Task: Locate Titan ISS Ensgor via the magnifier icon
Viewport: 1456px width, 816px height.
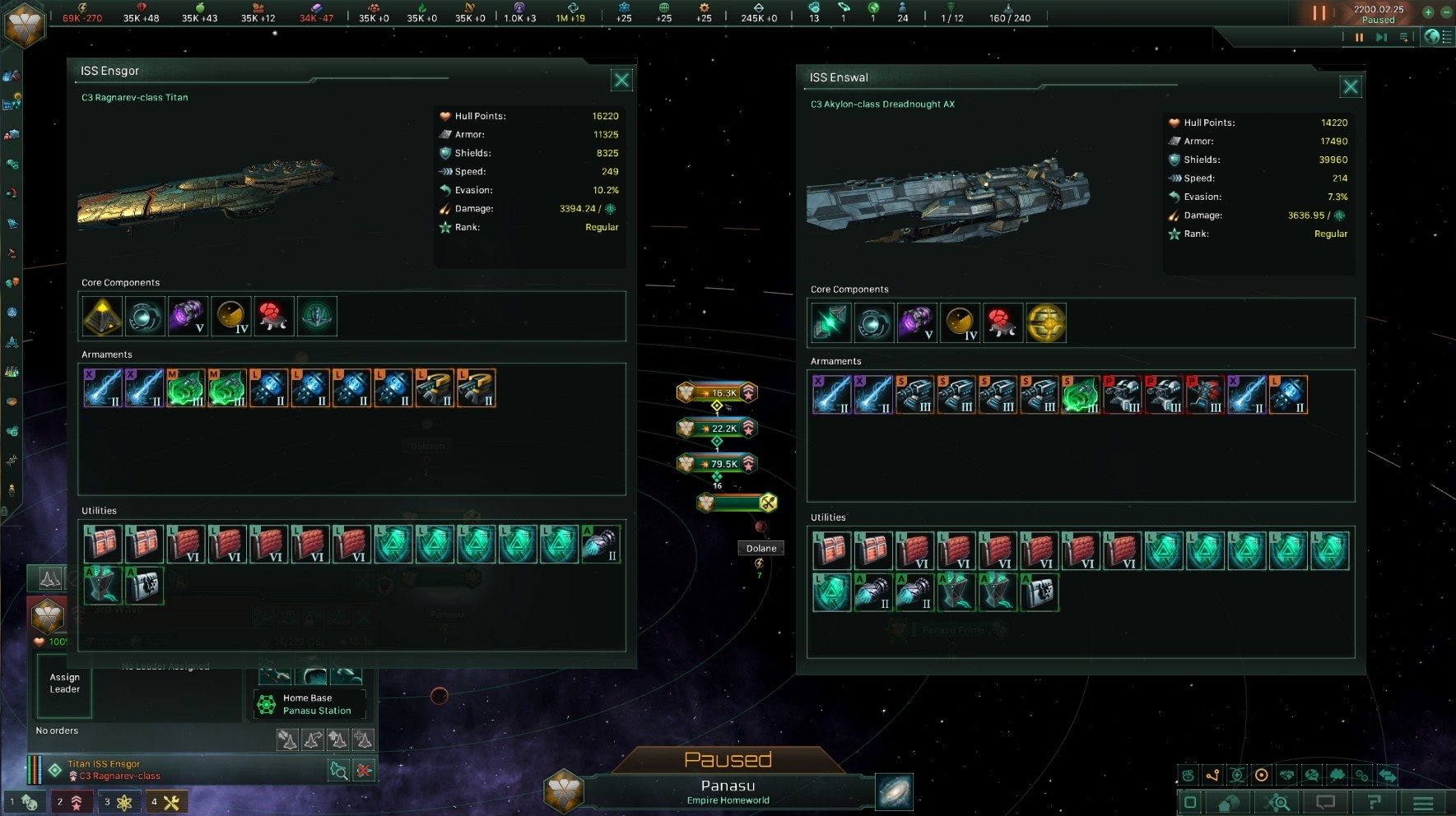Action: pos(338,770)
